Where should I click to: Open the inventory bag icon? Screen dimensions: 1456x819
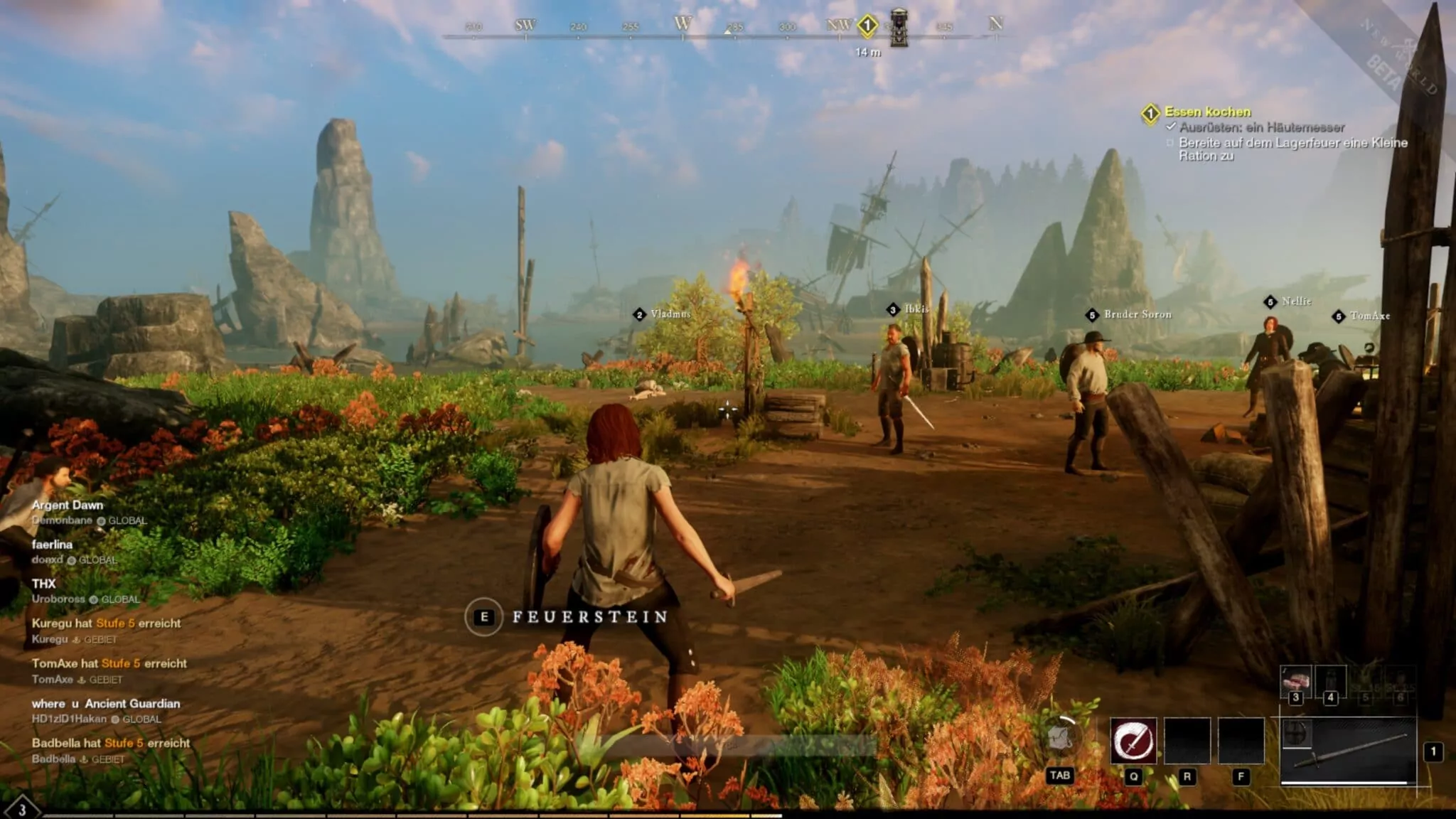[1059, 738]
